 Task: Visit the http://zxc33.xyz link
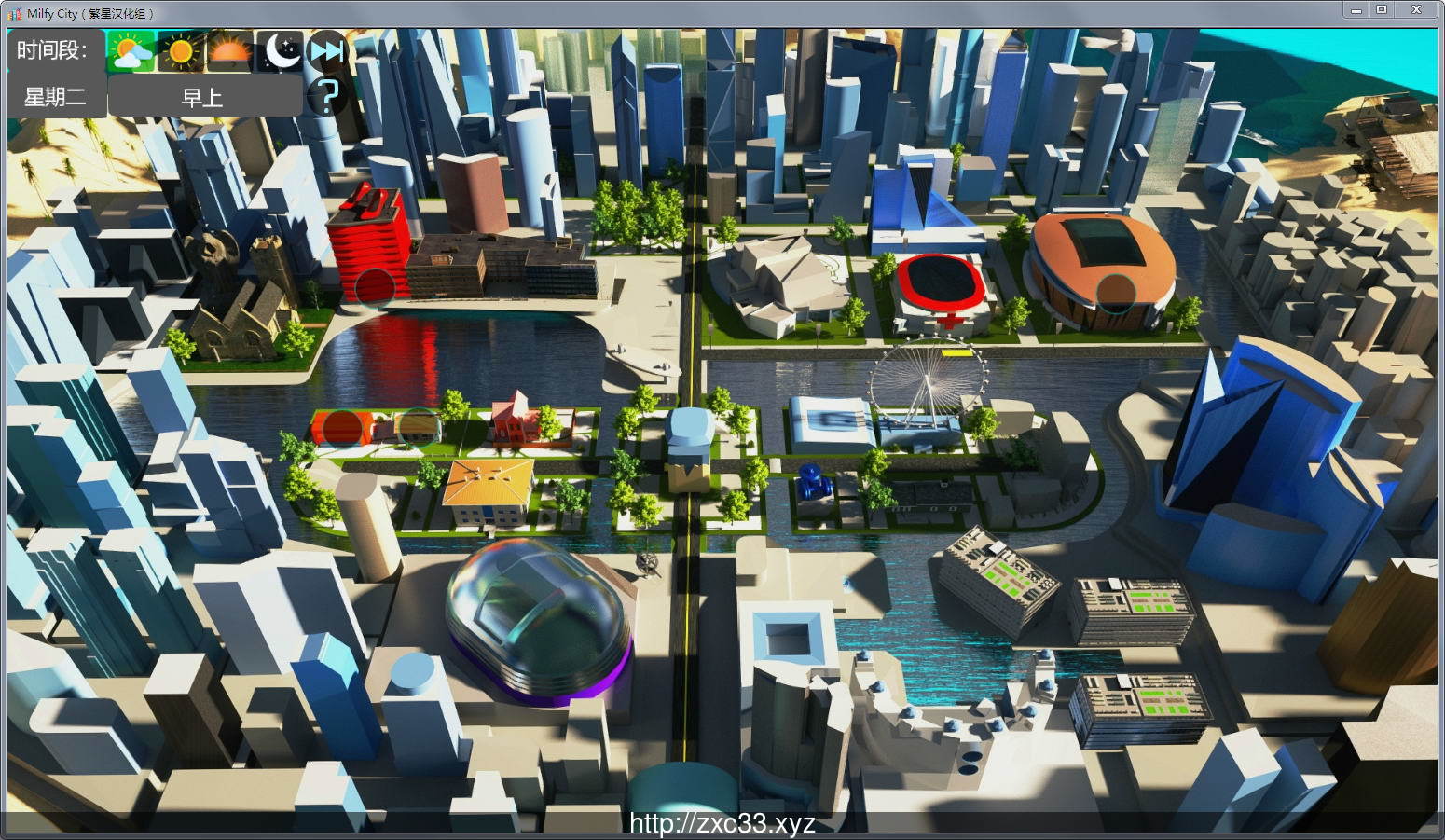[x=722, y=821]
